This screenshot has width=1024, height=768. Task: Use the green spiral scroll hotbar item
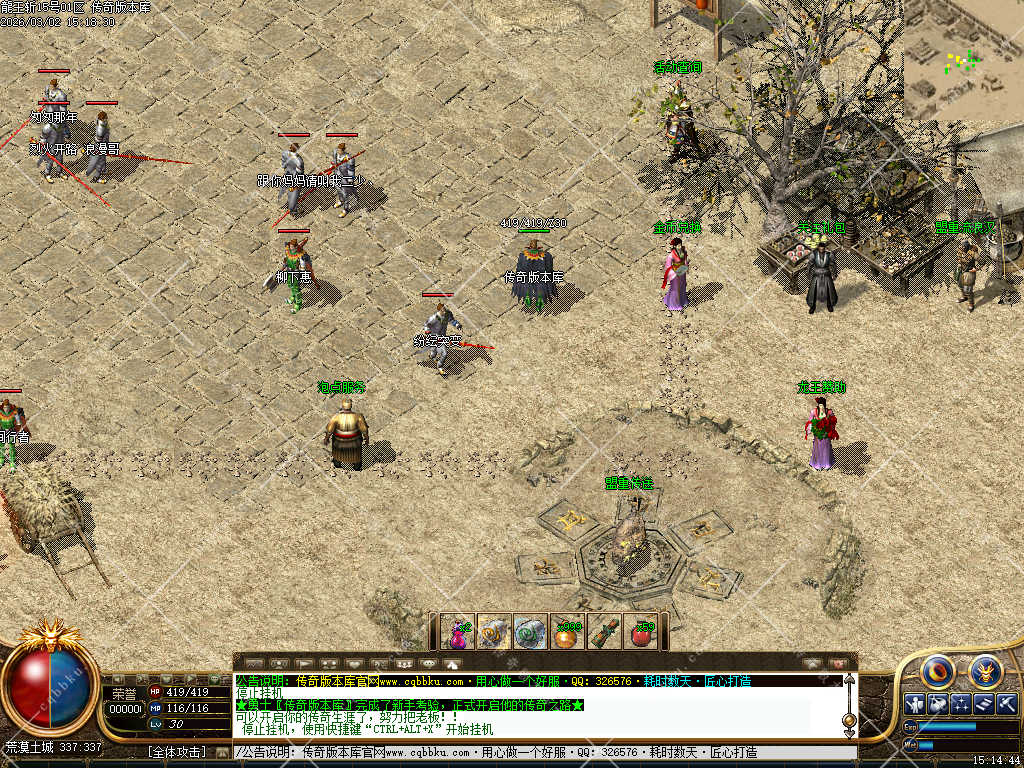531,632
